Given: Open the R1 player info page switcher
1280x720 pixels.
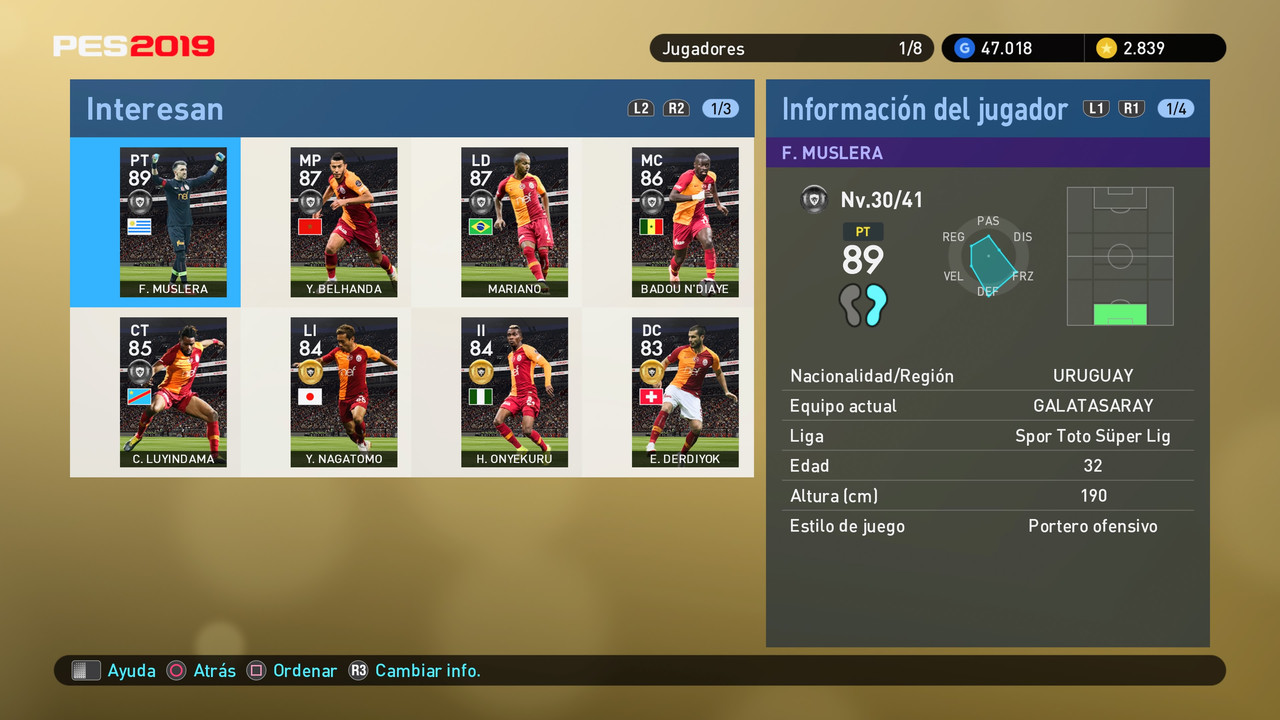Looking at the screenshot, I should [x=1131, y=108].
